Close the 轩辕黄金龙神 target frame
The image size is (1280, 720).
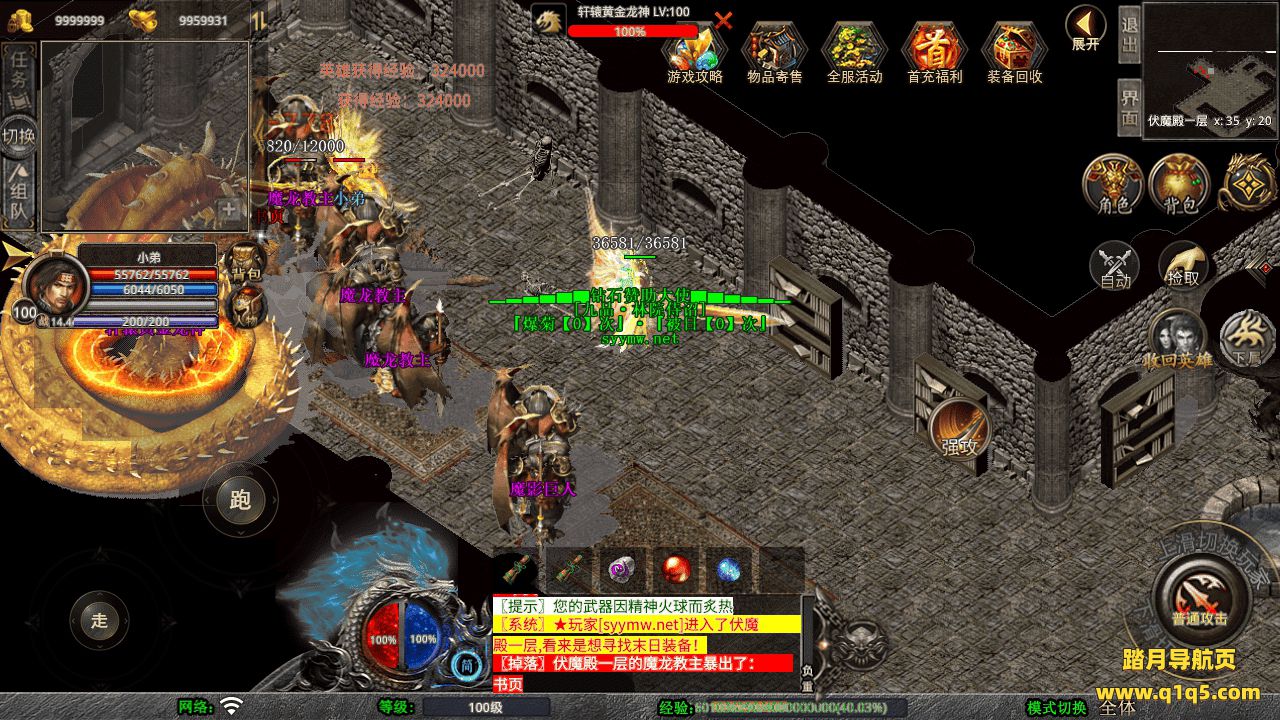pos(723,20)
